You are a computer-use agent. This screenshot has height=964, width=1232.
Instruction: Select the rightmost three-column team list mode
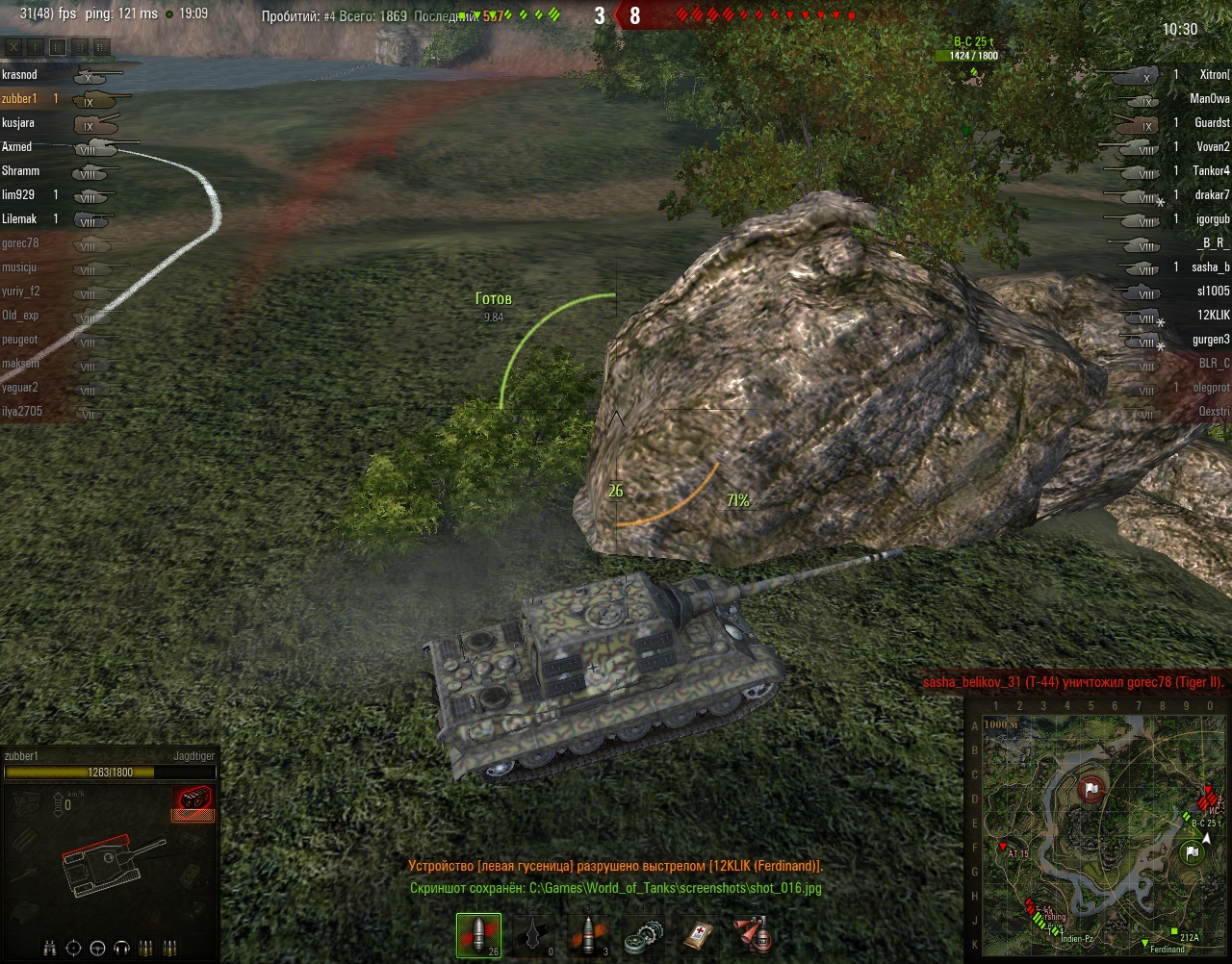[101, 47]
